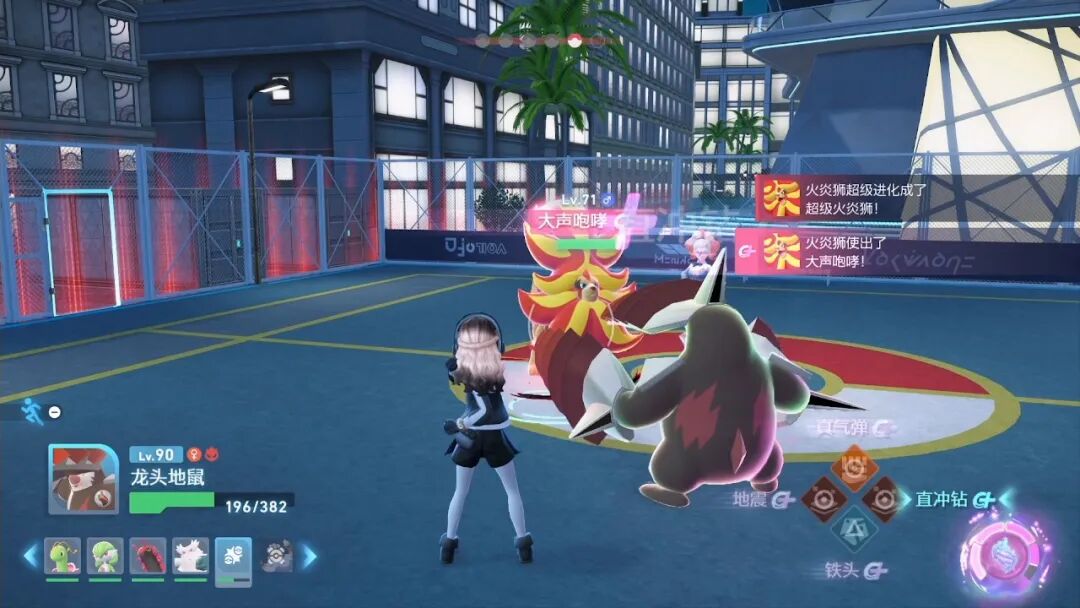Cycle the party bar with the left arrow
This screenshot has height=608, width=1080.
30,555
